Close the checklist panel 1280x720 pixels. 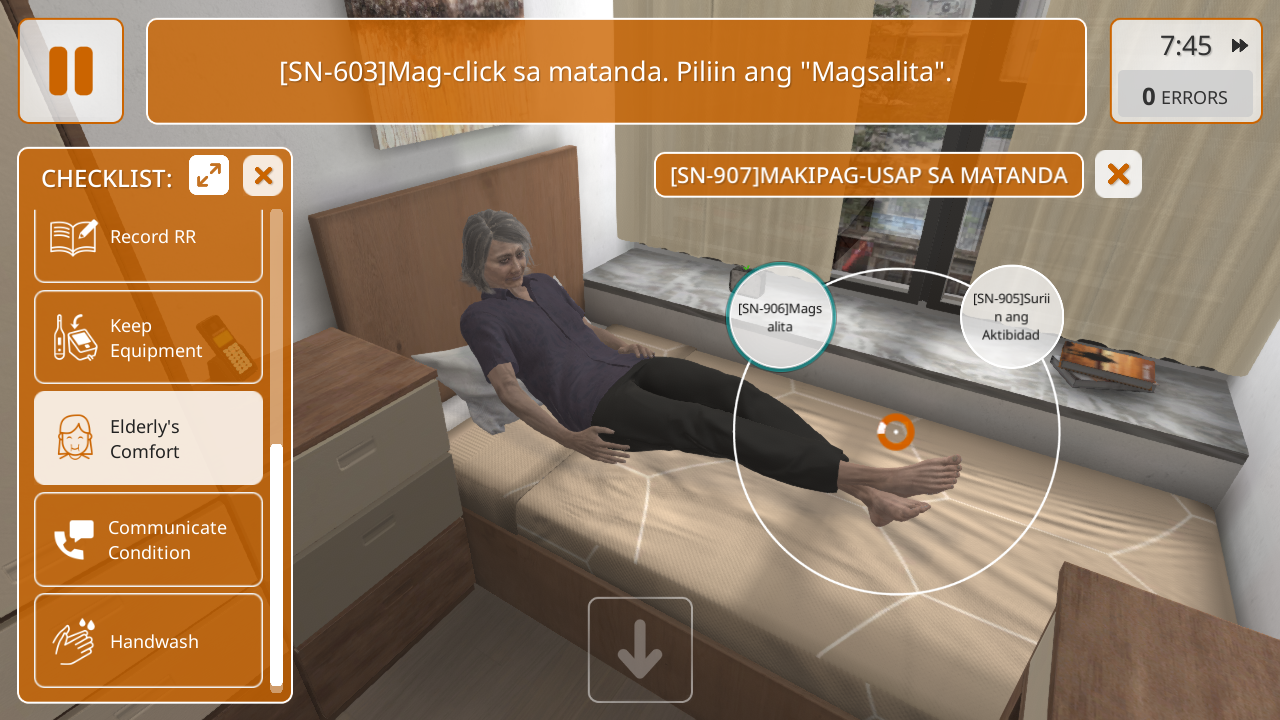263,176
